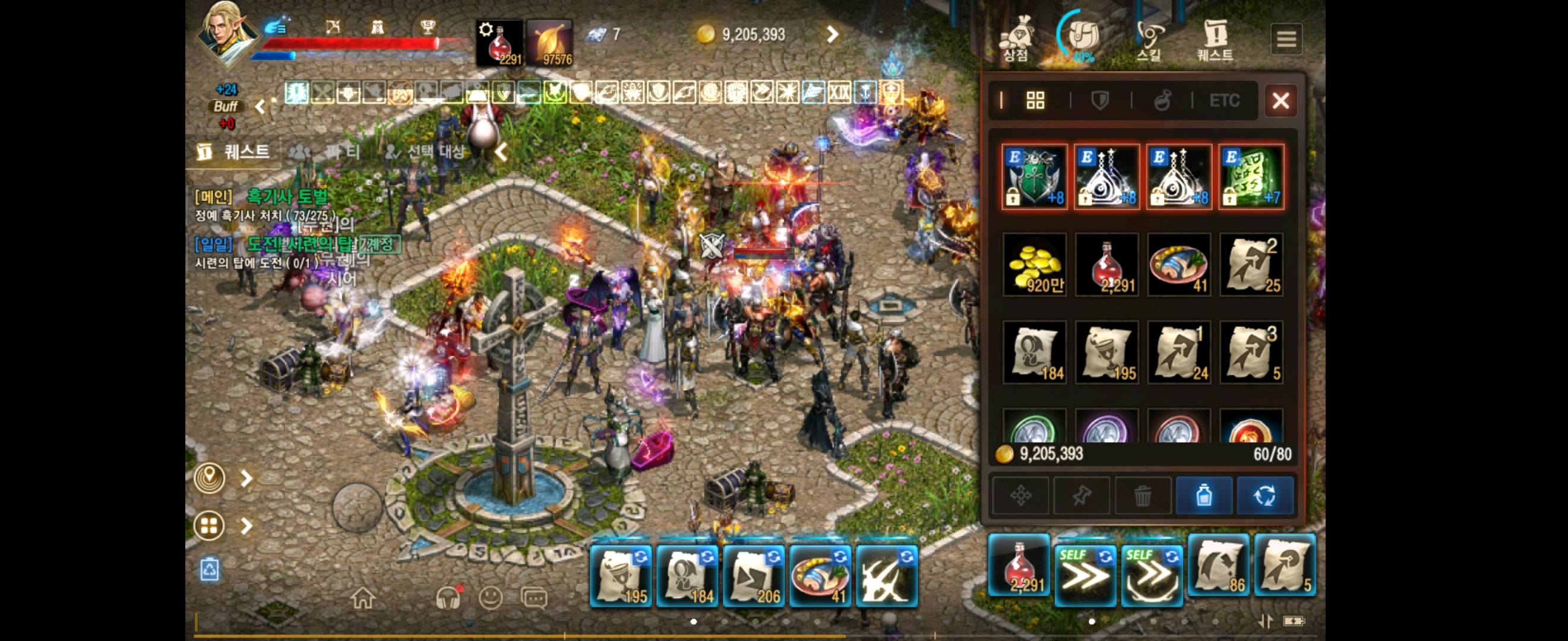This screenshot has height=641, width=1568.
Task: Open the minimap location icon on the left
Action: [210, 478]
